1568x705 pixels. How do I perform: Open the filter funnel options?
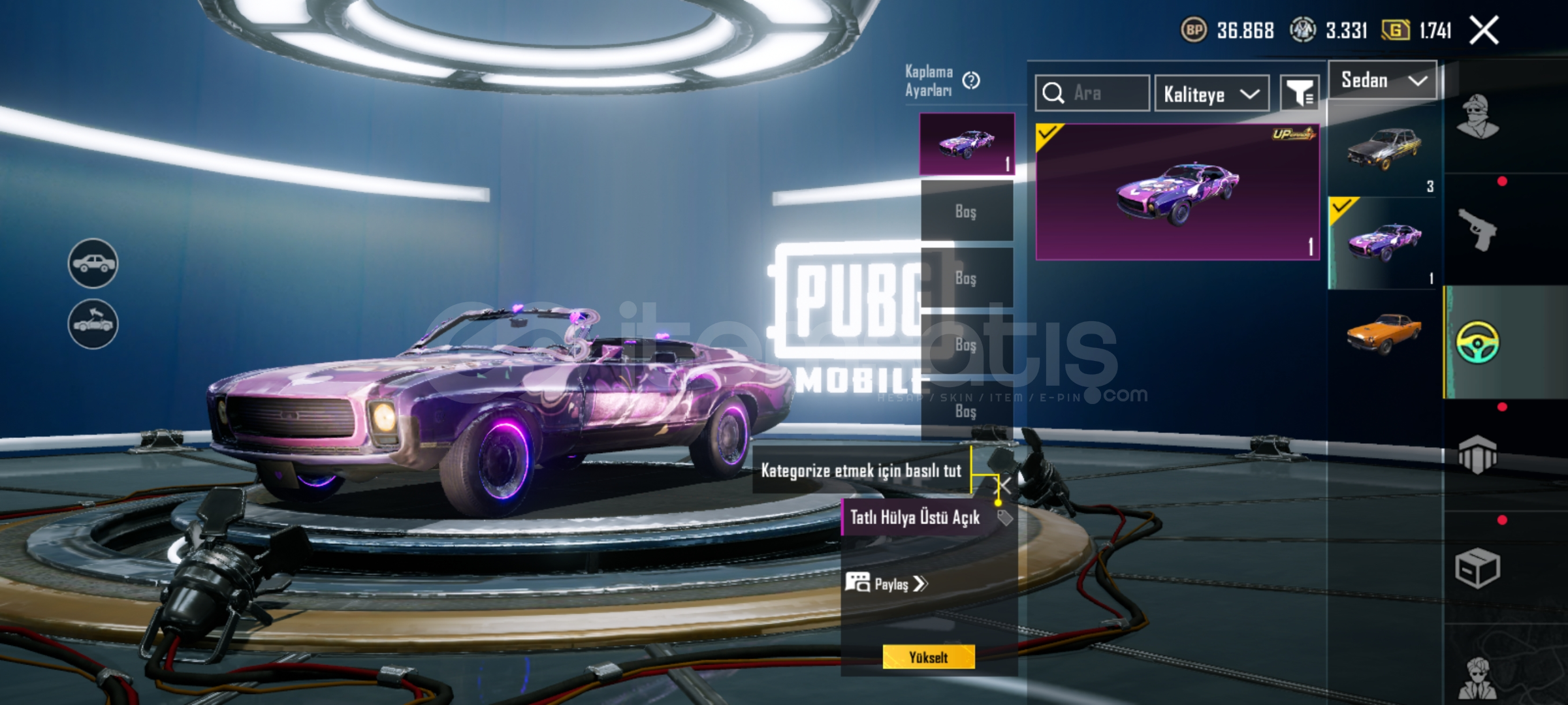(1300, 93)
